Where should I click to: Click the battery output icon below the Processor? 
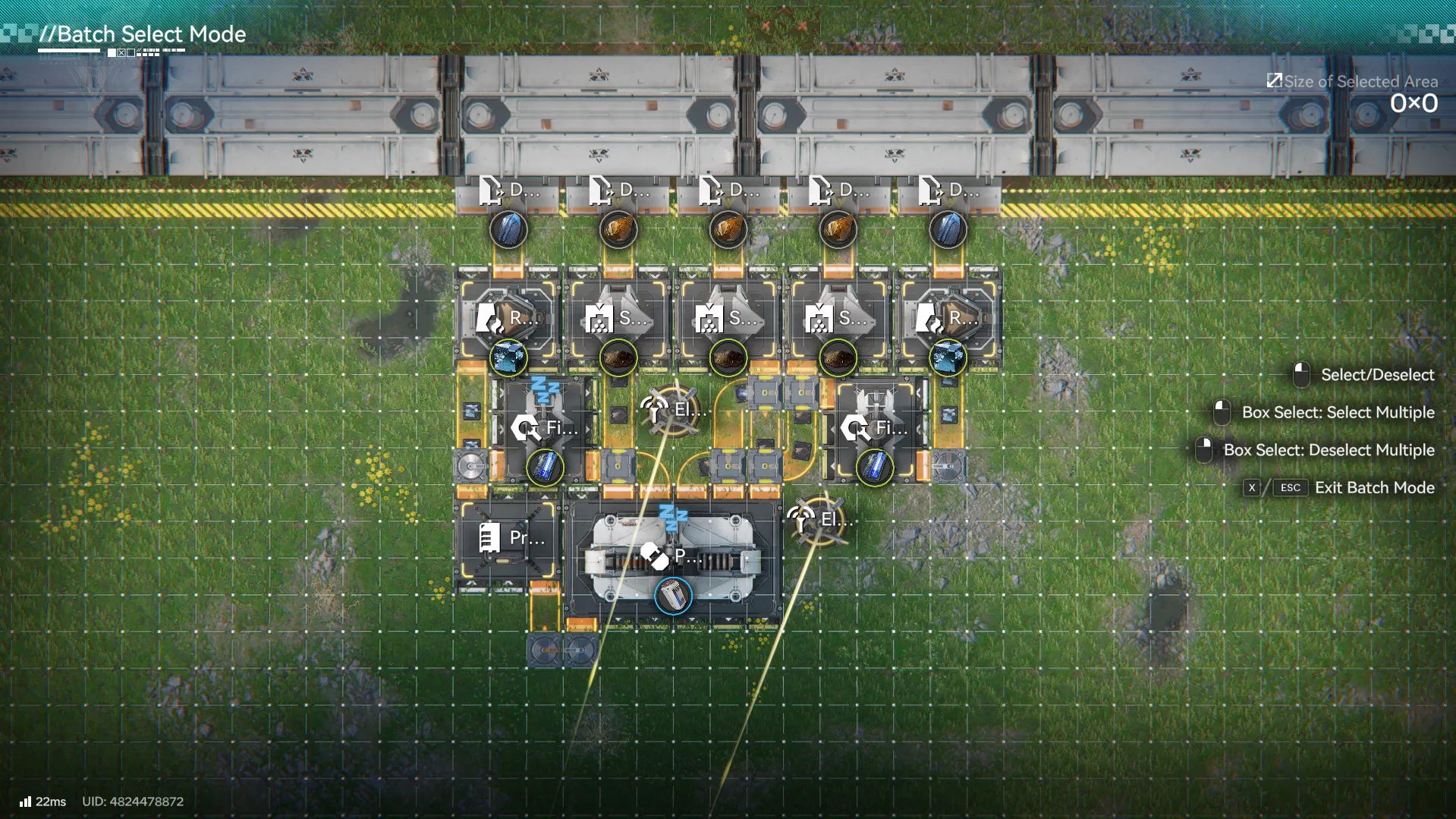[672, 596]
